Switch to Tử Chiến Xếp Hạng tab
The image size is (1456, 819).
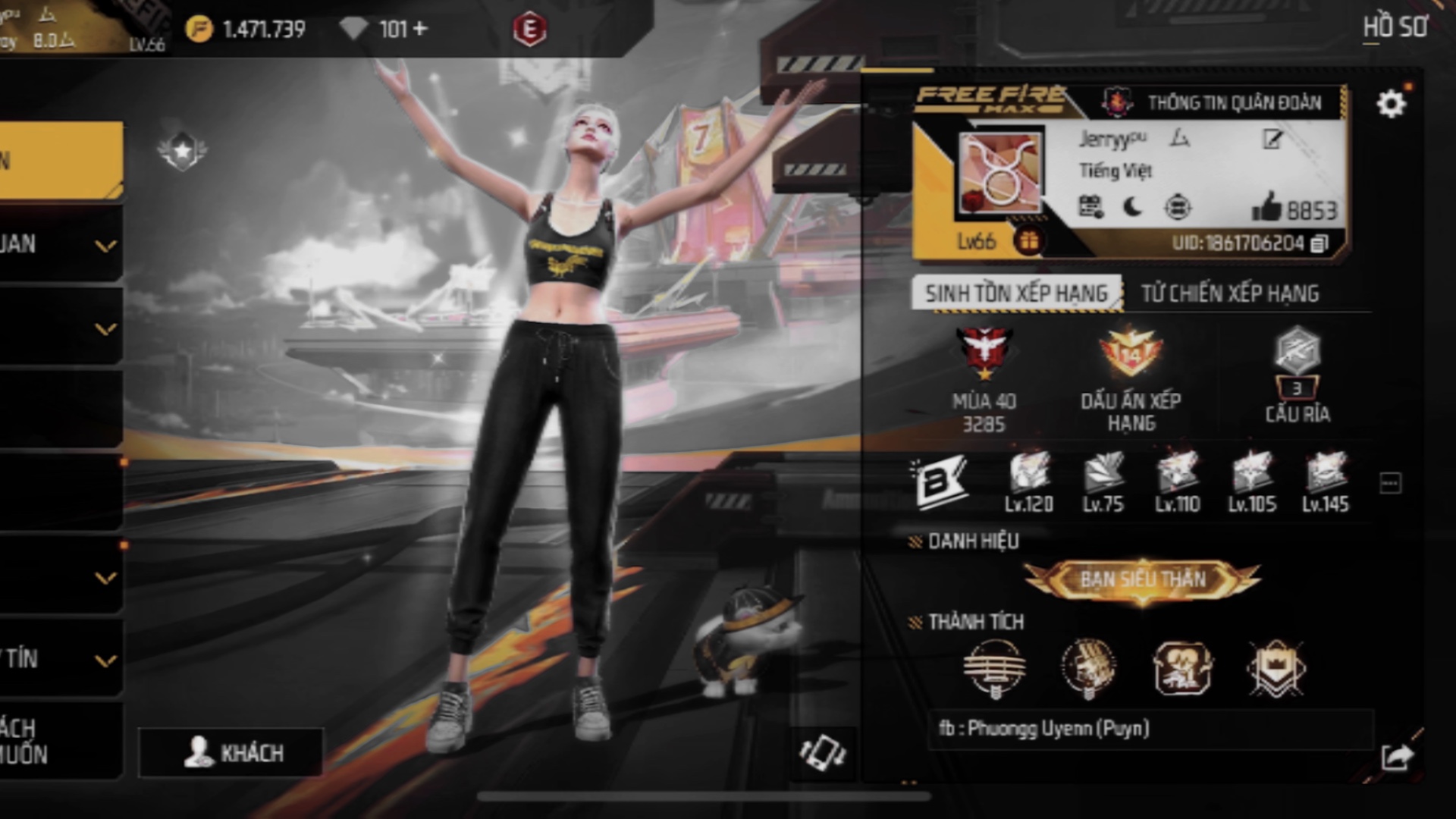coord(1229,293)
